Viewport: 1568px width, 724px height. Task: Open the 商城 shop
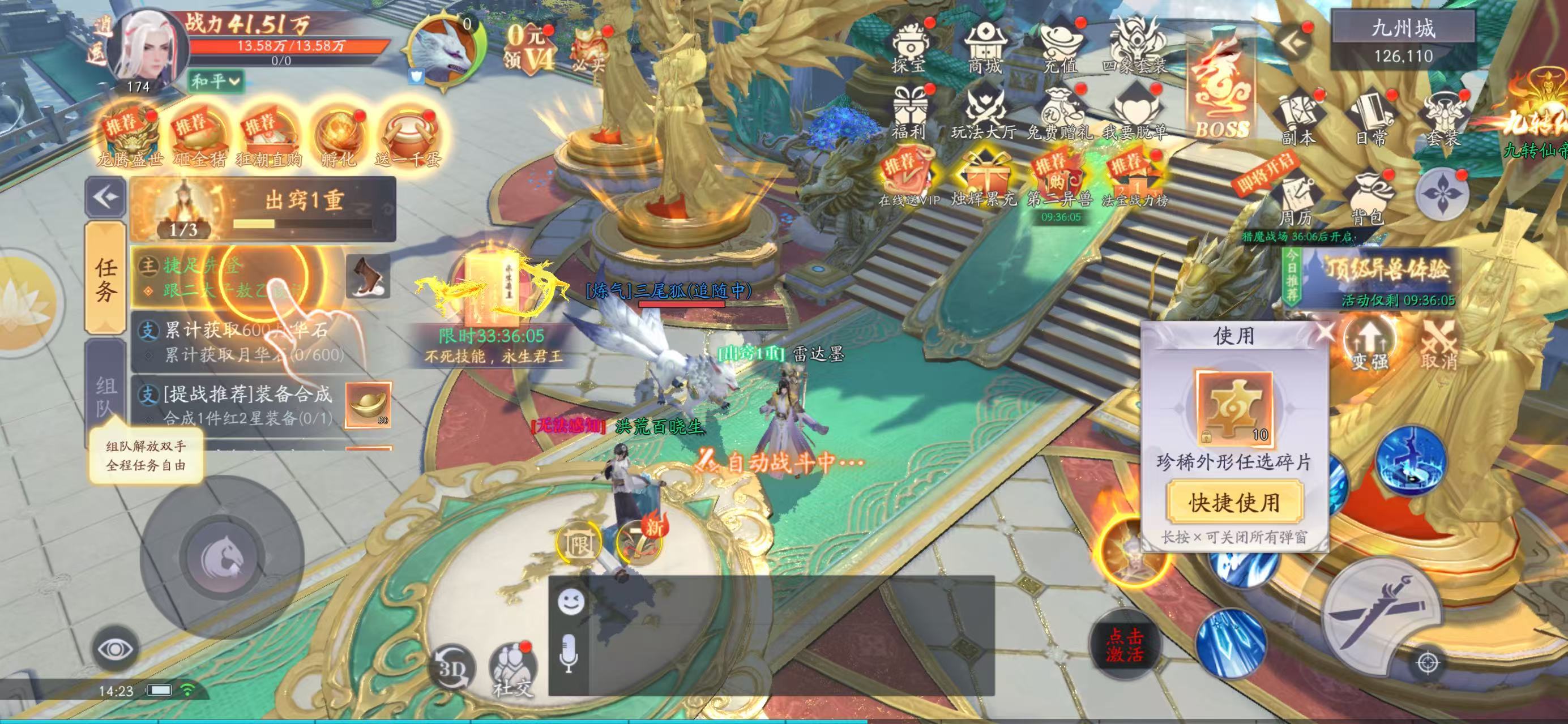(984, 49)
